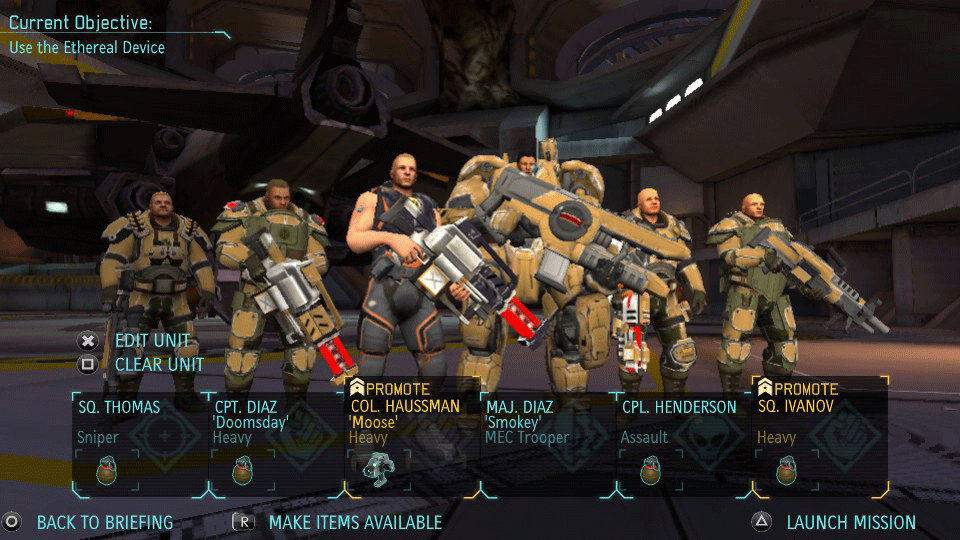Launch the mission
Screen dimensions: 960x540
(850, 522)
